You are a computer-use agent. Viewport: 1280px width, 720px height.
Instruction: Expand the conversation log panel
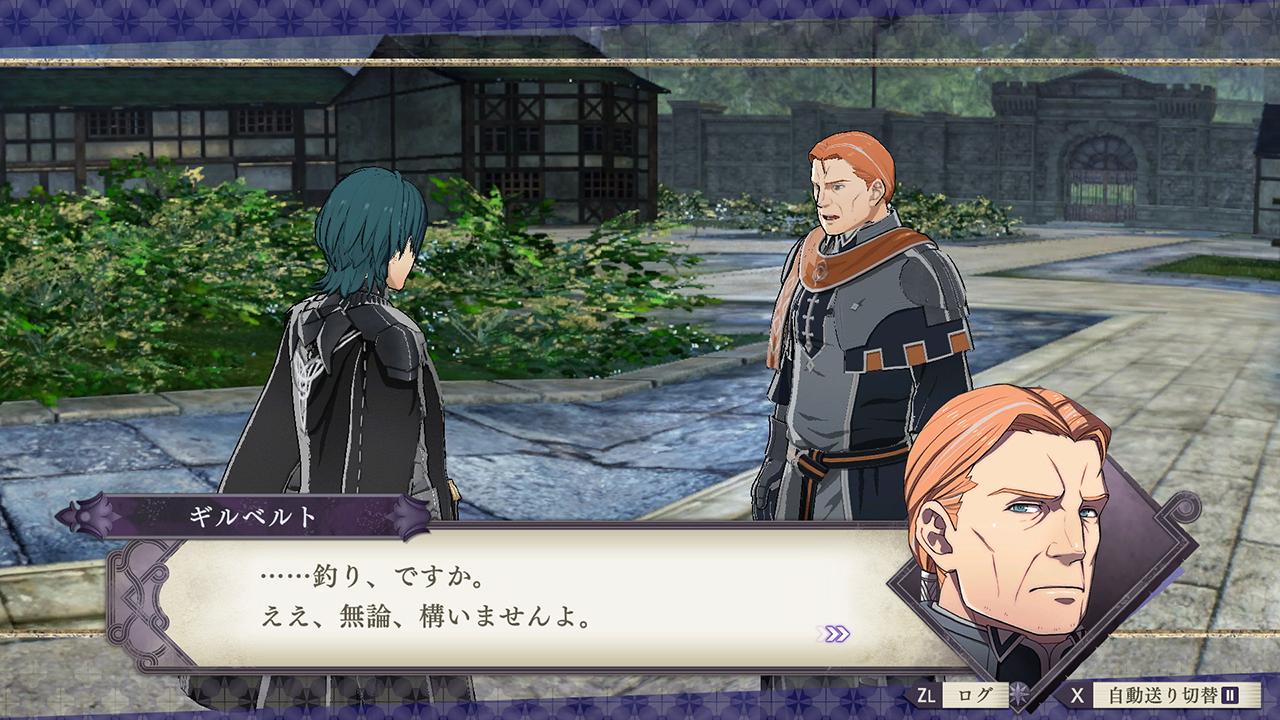[975, 695]
